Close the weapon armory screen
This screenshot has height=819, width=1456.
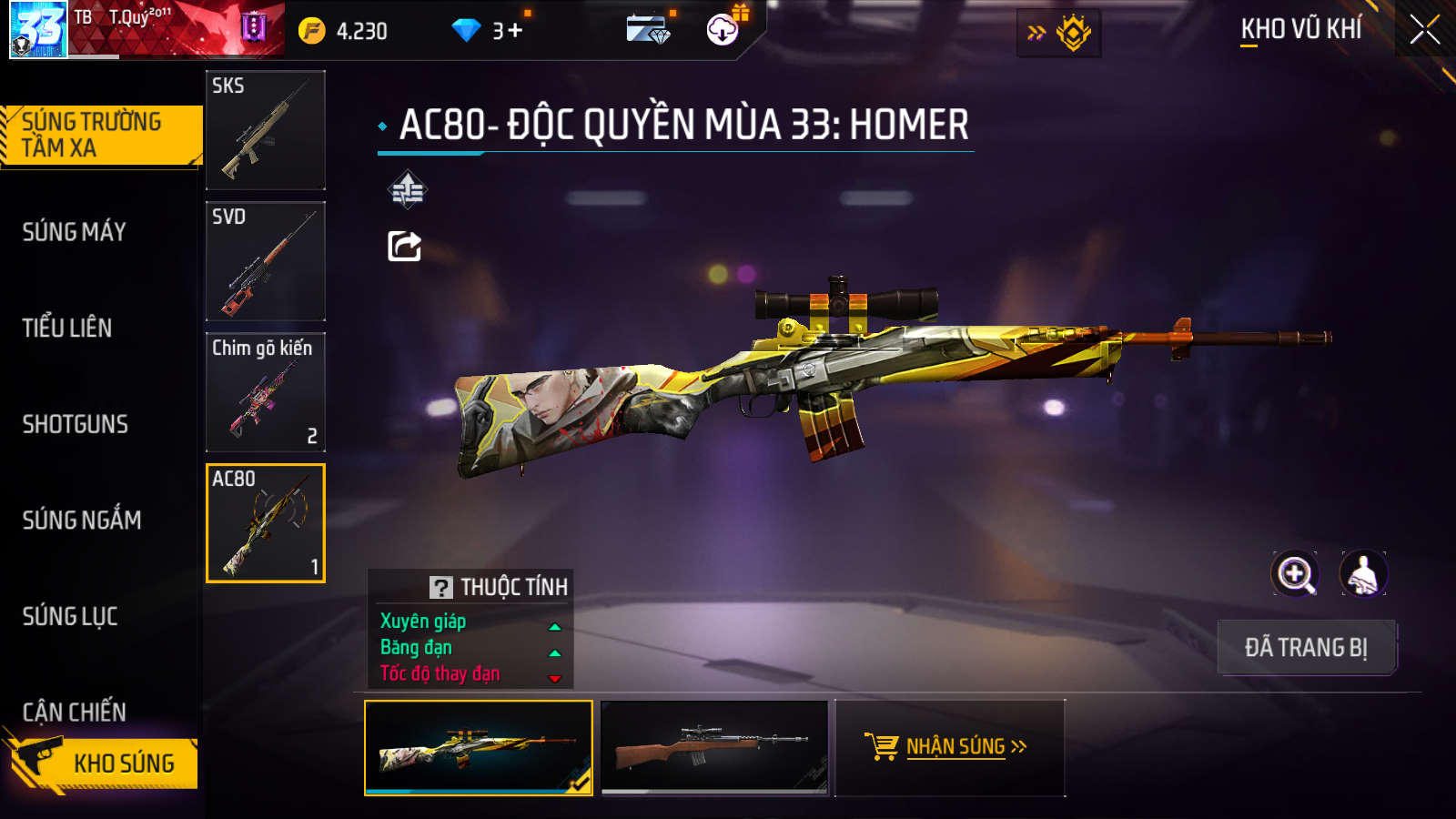(1424, 30)
